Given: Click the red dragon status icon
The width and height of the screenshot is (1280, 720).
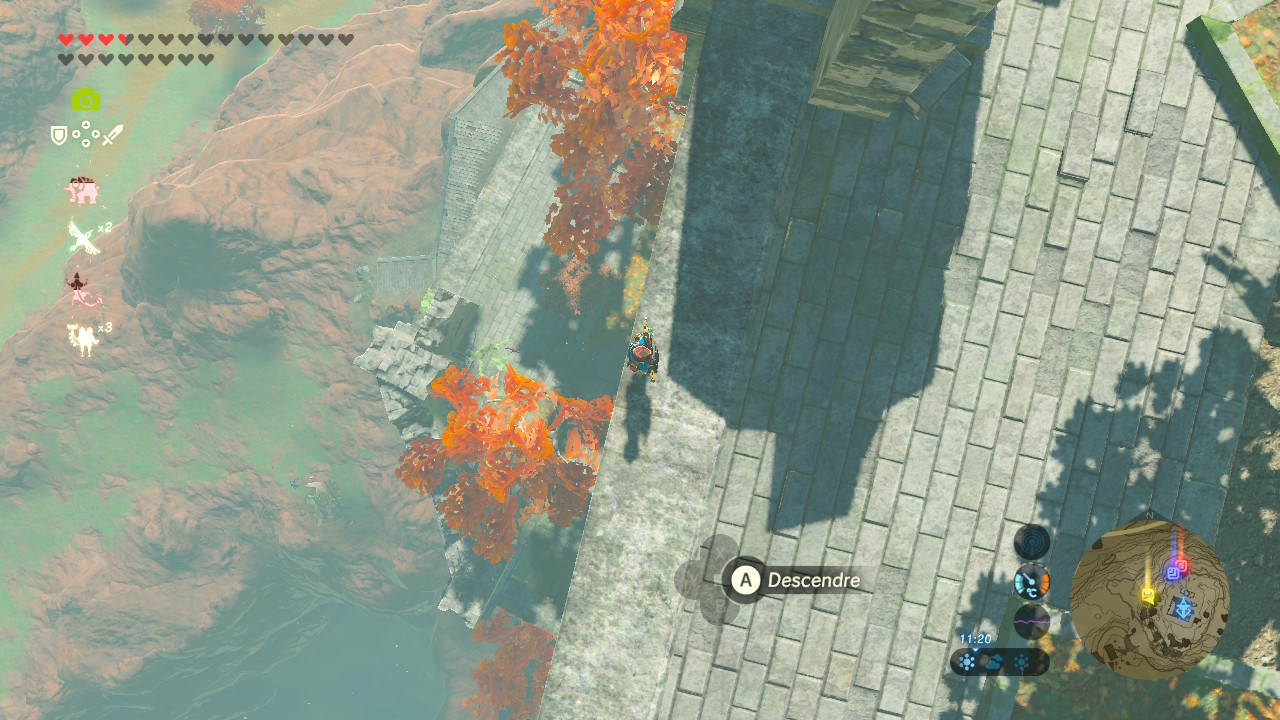Looking at the screenshot, I should (x=82, y=289).
